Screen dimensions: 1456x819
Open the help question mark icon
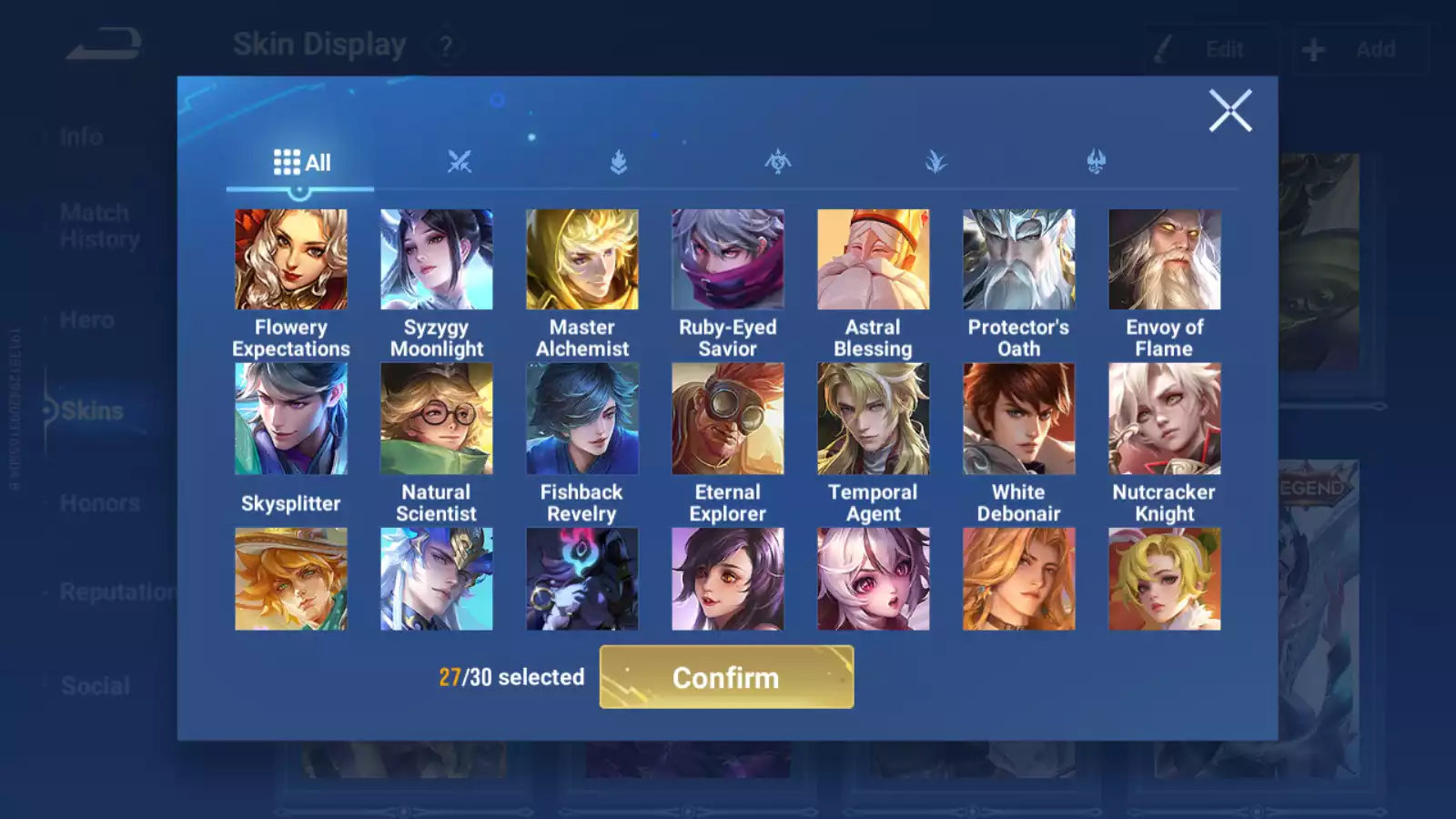[x=446, y=45]
